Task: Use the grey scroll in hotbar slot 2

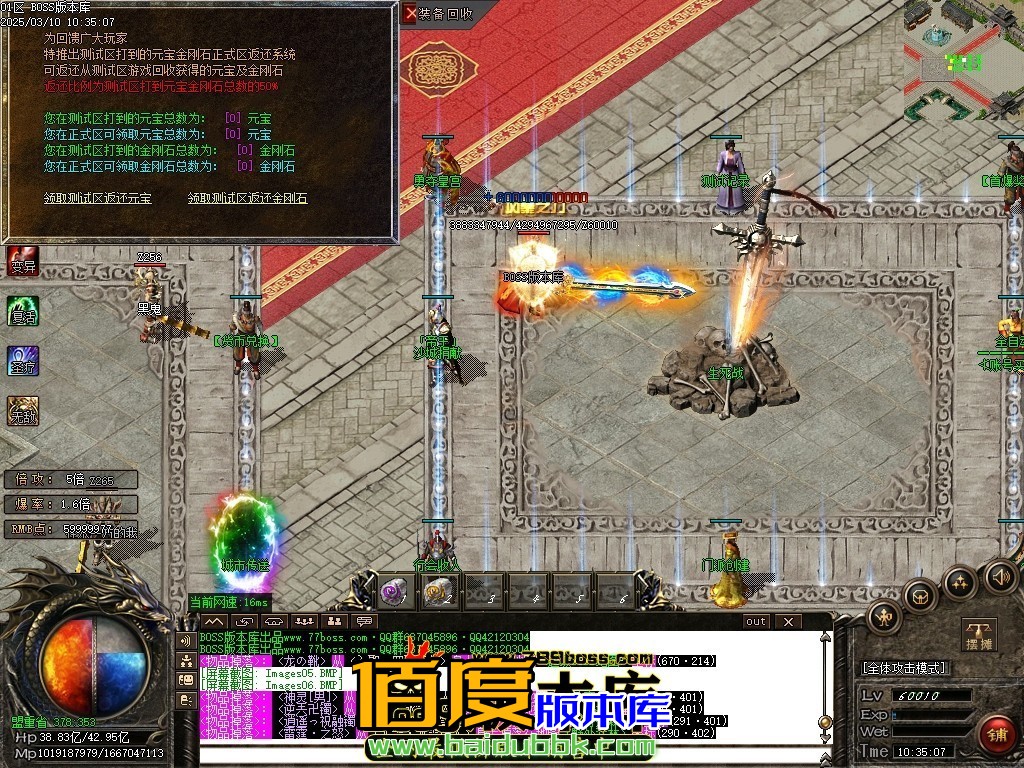Action: [436, 592]
